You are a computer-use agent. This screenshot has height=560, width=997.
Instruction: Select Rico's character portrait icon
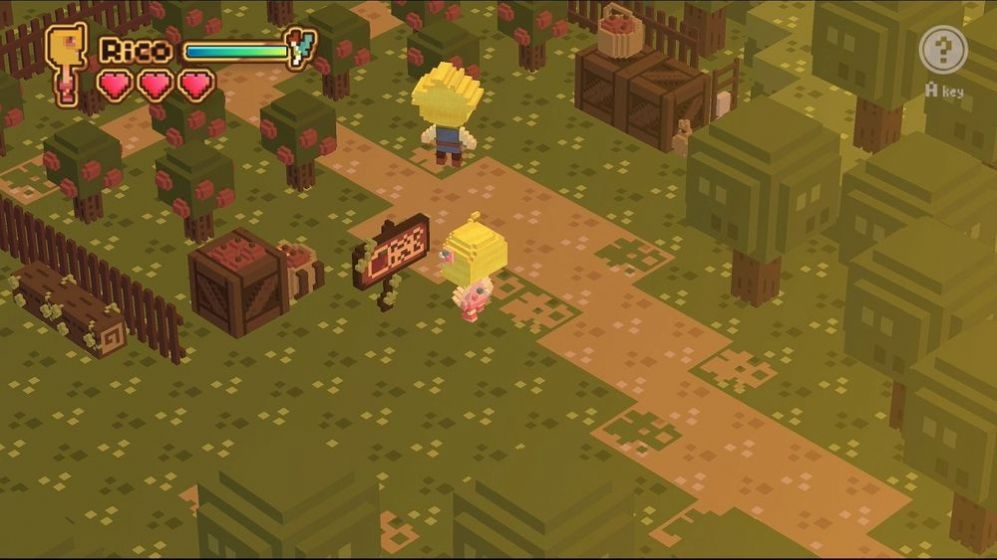[66, 60]
